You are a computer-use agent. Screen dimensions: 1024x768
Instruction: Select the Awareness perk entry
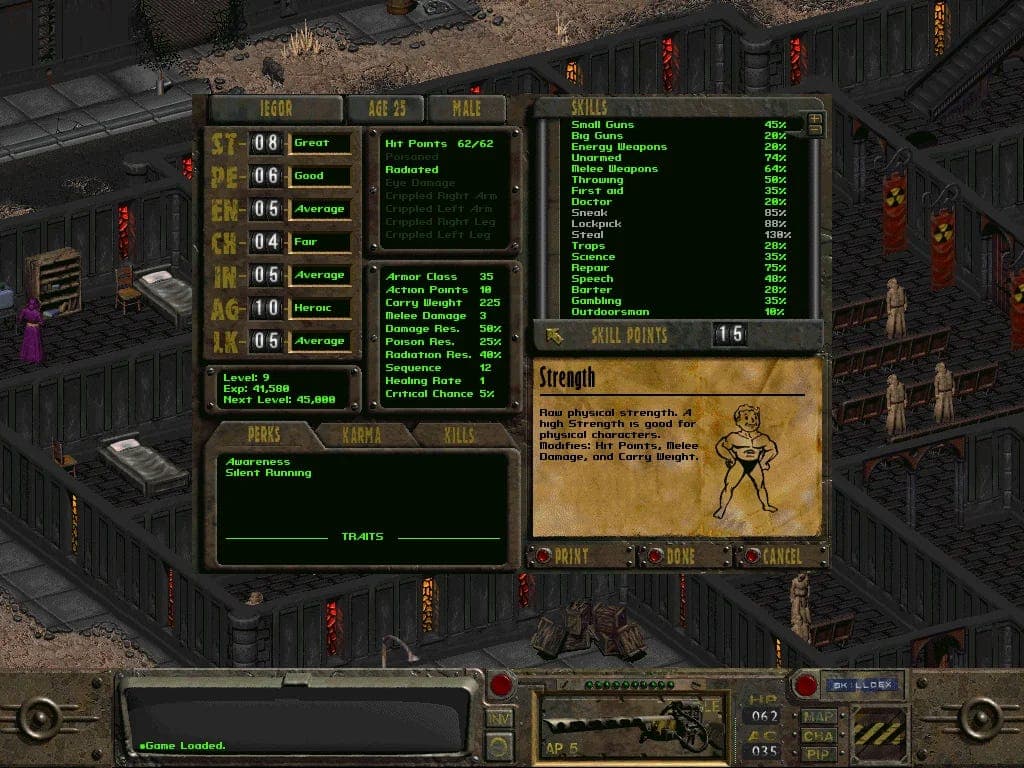258,462
